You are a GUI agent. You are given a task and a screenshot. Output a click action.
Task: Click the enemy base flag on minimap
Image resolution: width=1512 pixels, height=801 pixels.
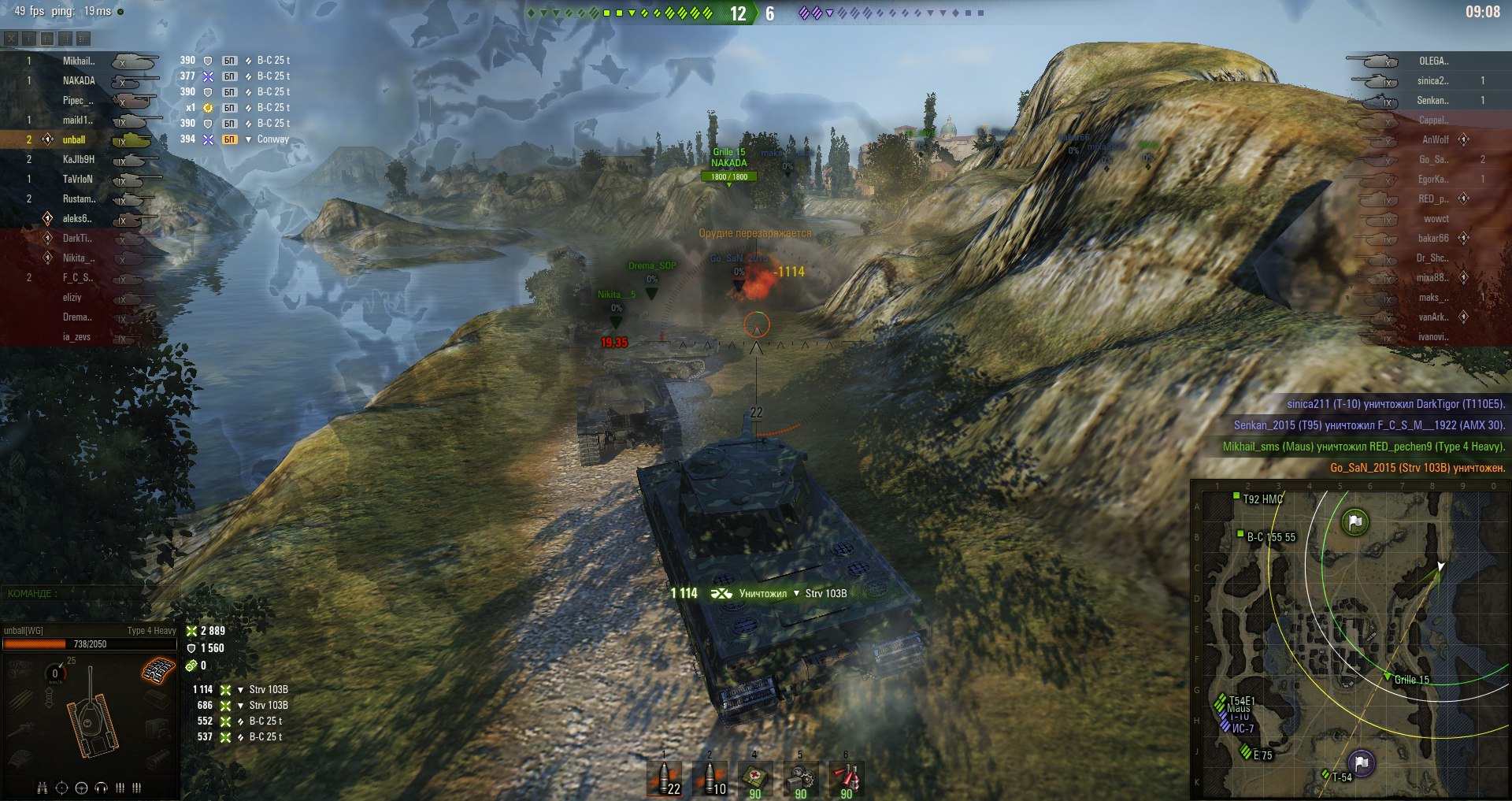tap(1354, 521)
